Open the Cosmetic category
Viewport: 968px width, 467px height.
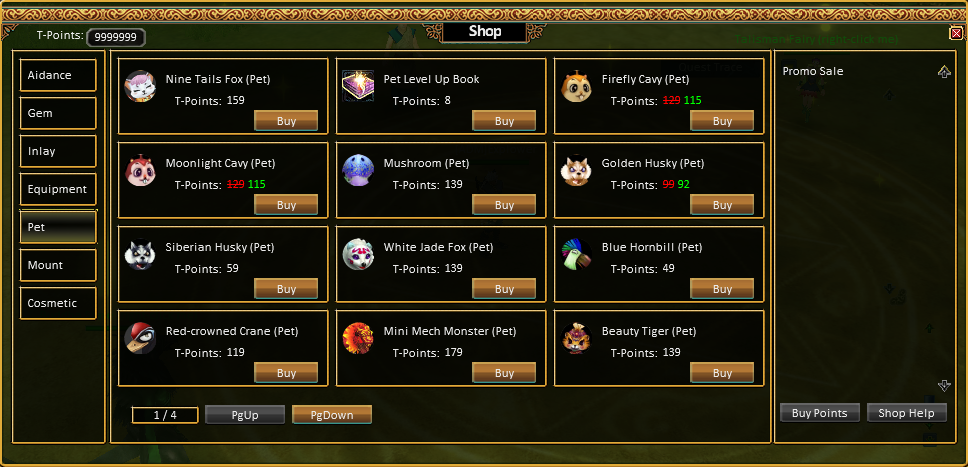coord(58,303)
